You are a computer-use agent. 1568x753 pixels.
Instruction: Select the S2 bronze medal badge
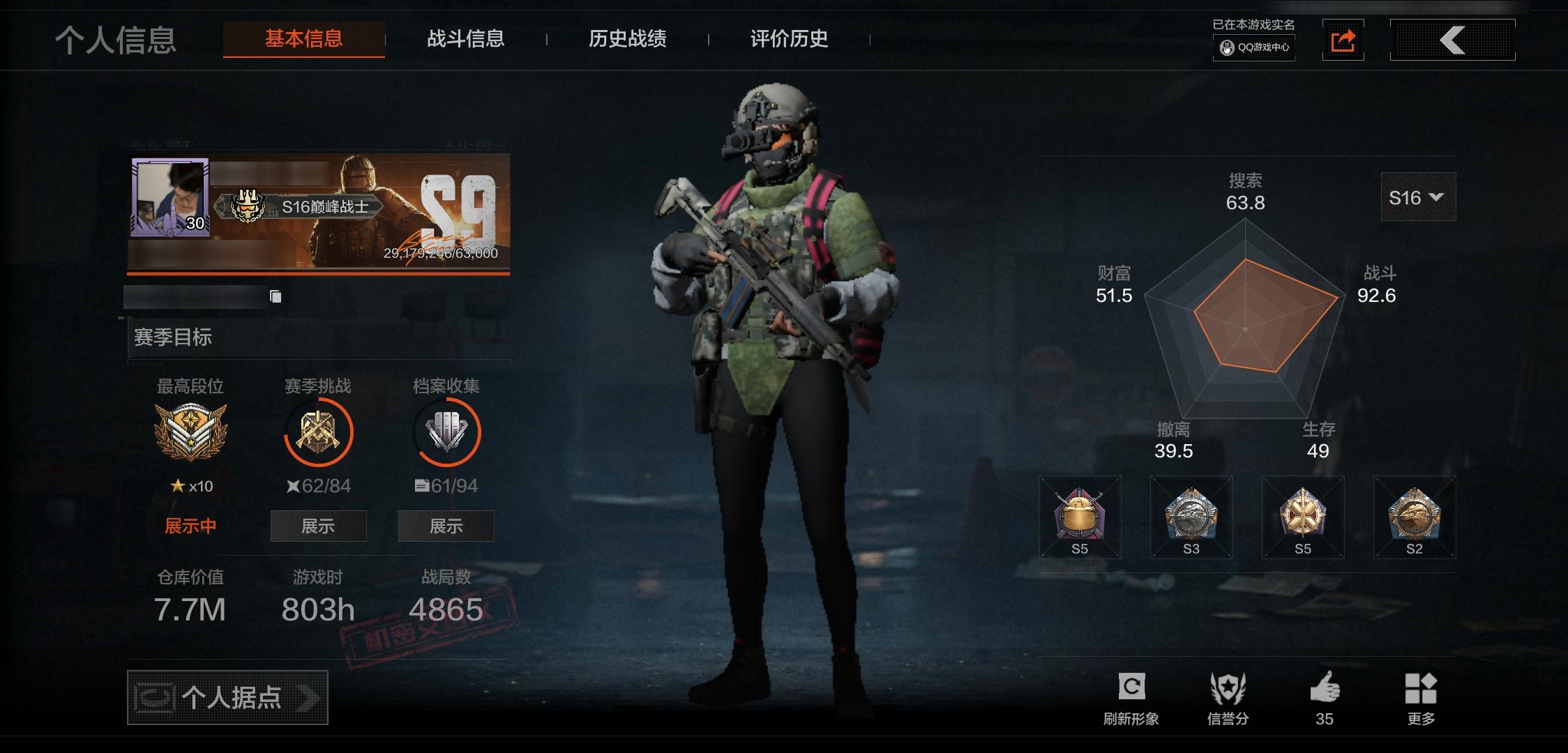pyautogui.click(x=1414, y=517)
